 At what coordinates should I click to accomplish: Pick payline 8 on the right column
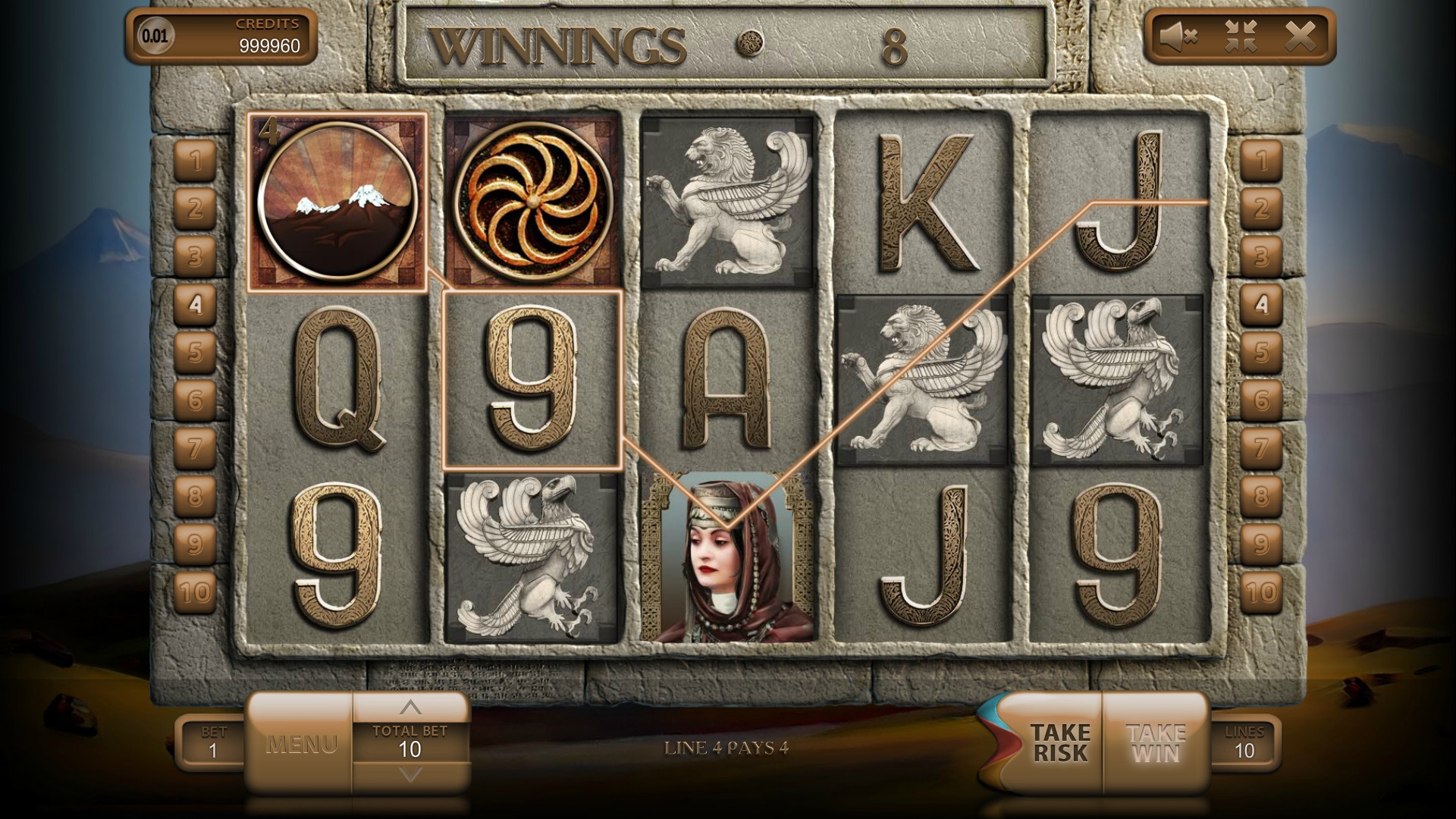[1260, 496]
